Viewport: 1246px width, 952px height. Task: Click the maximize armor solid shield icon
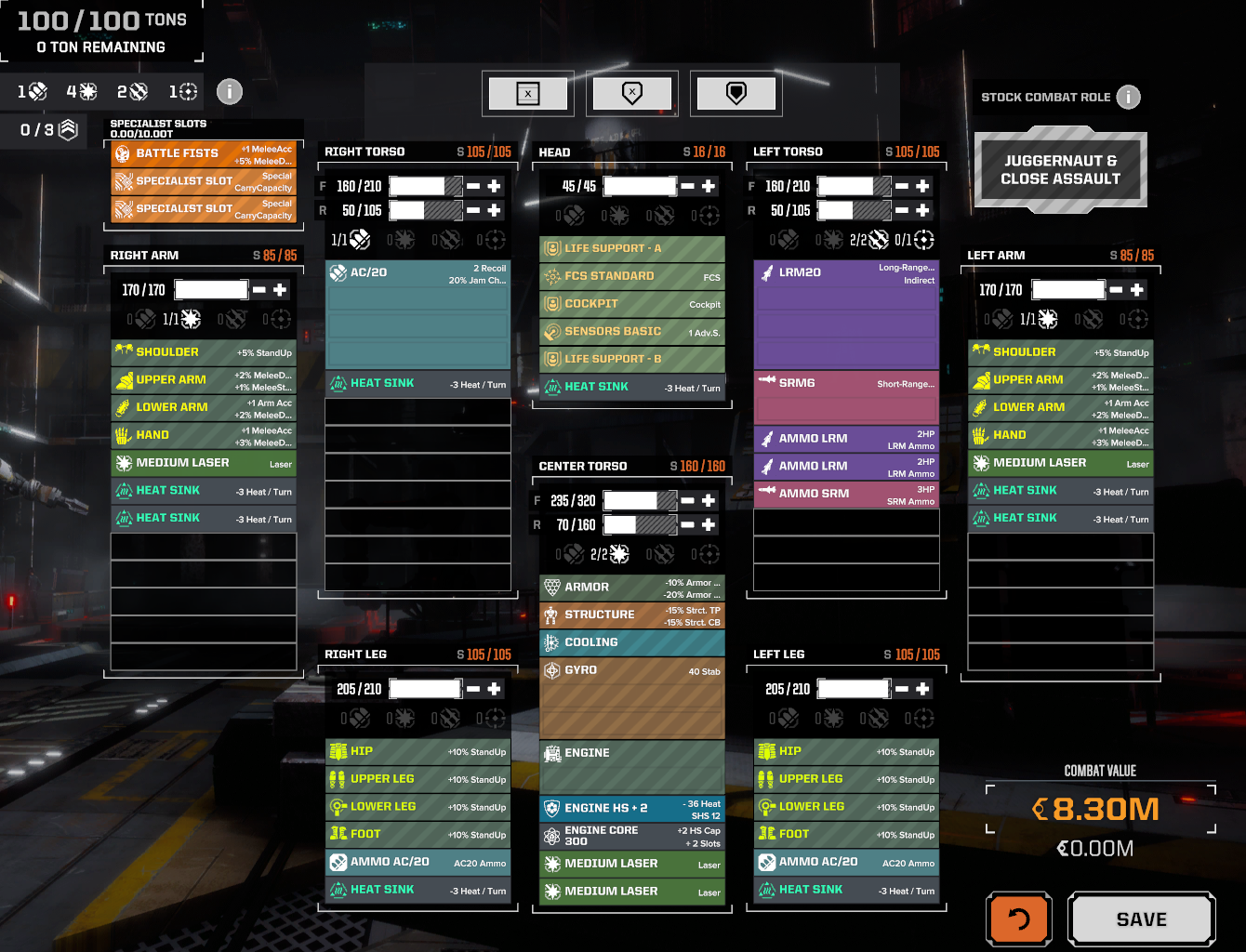point(736,93)
